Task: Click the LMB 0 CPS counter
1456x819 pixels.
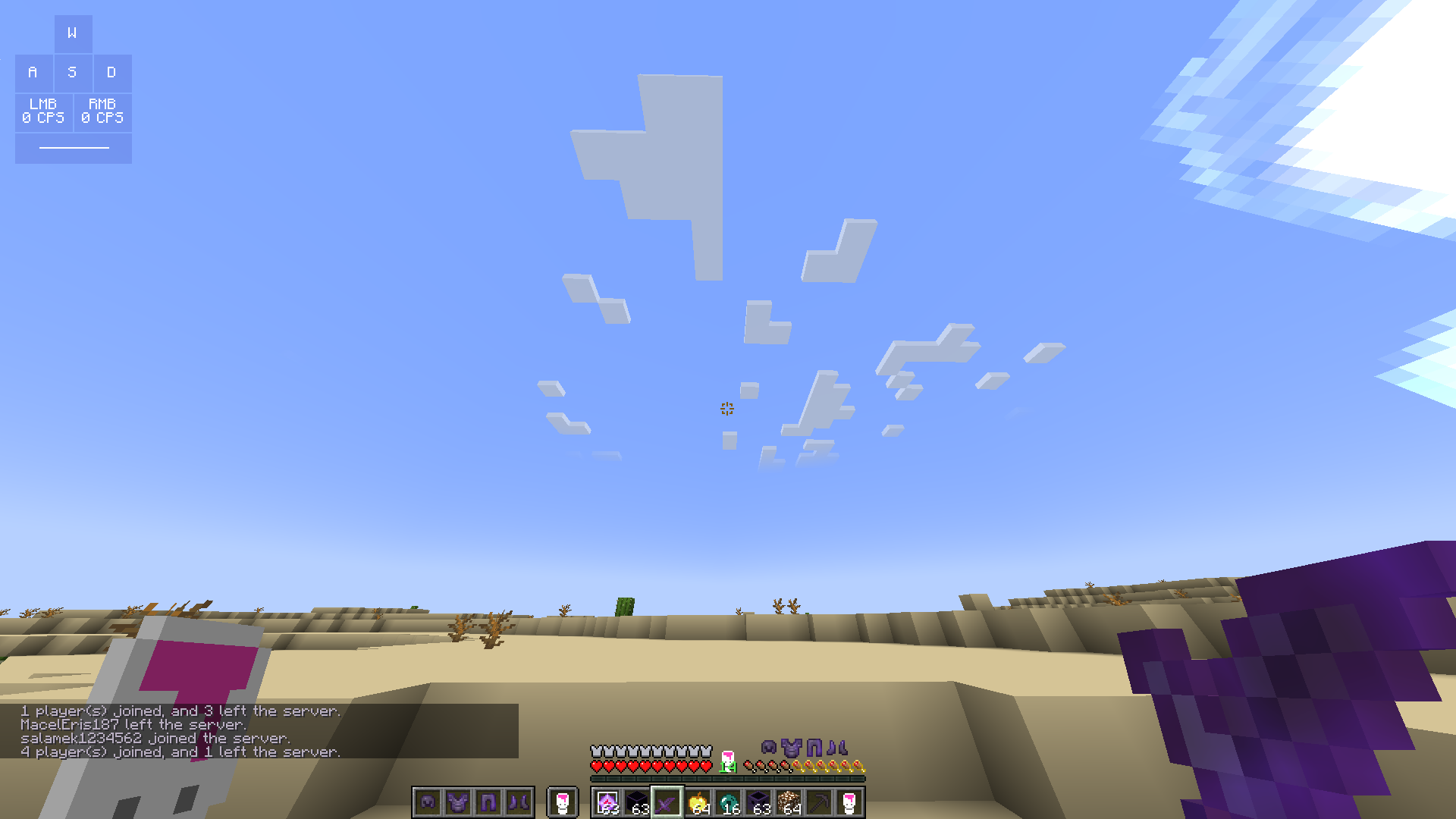Action: [x=43, y=111]
